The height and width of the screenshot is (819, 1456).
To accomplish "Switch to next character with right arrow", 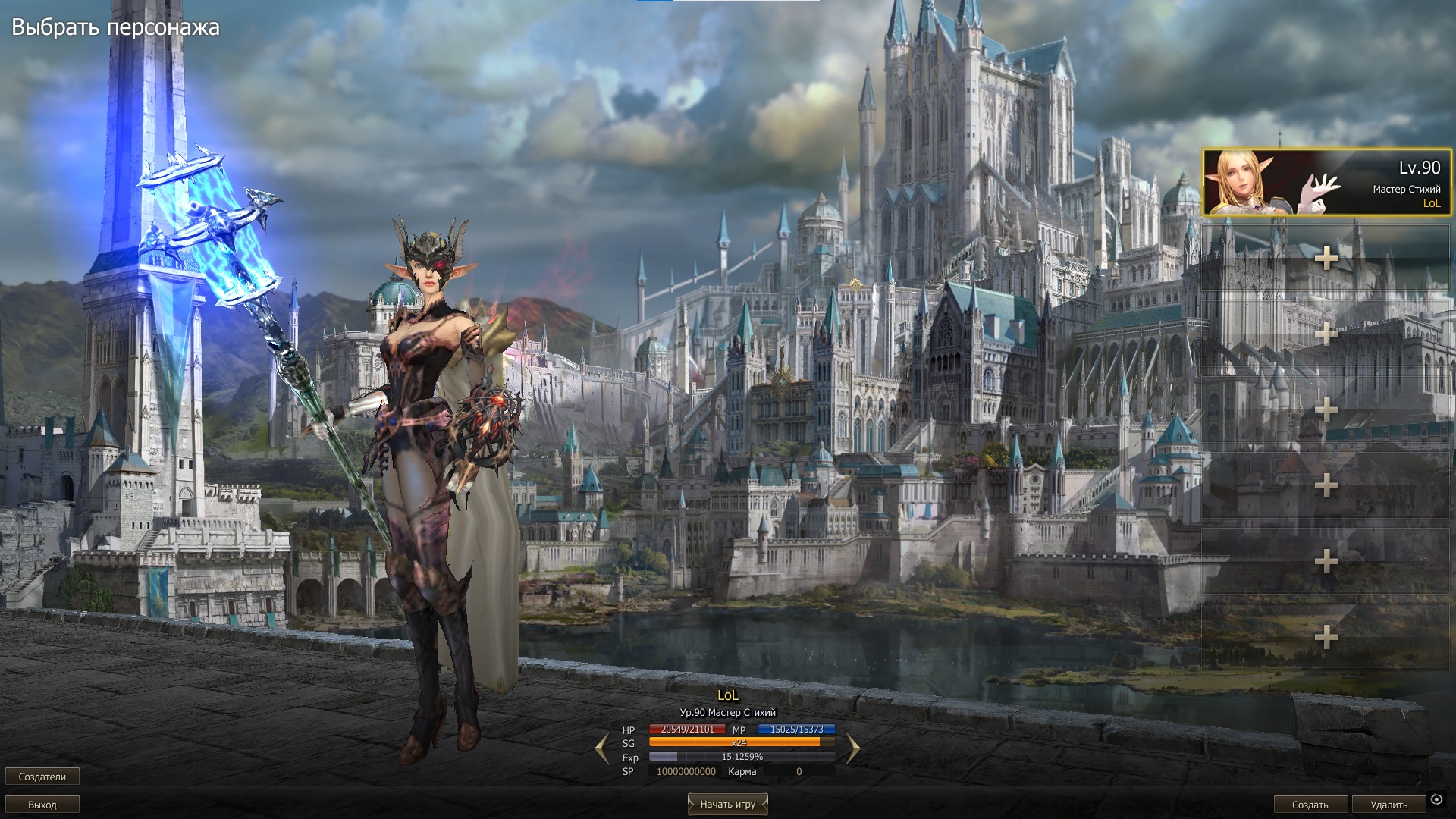I will [853, 748].
